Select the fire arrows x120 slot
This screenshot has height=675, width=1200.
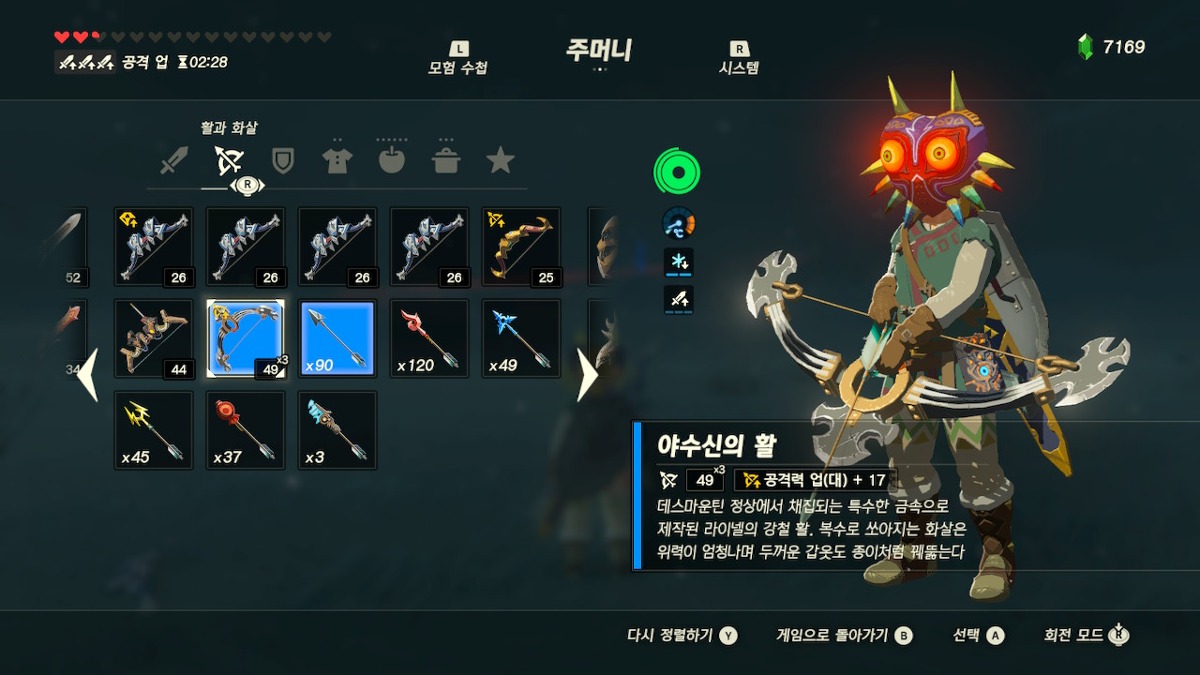(x=429, y=339)
